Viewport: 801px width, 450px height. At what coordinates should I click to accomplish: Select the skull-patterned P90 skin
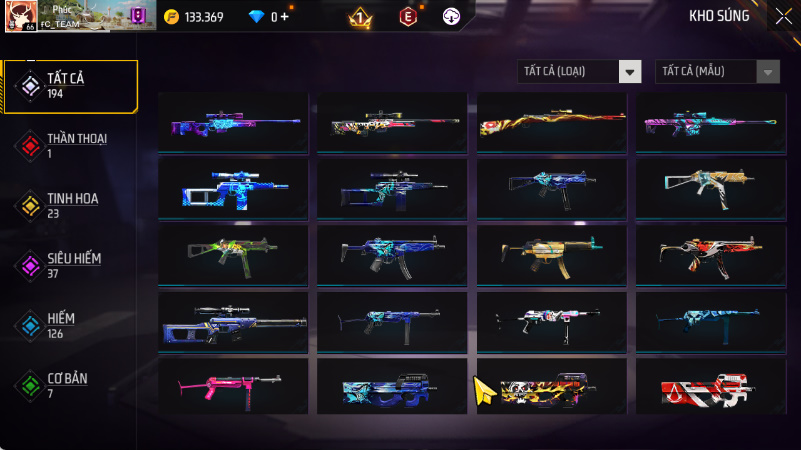pos(551,386)
